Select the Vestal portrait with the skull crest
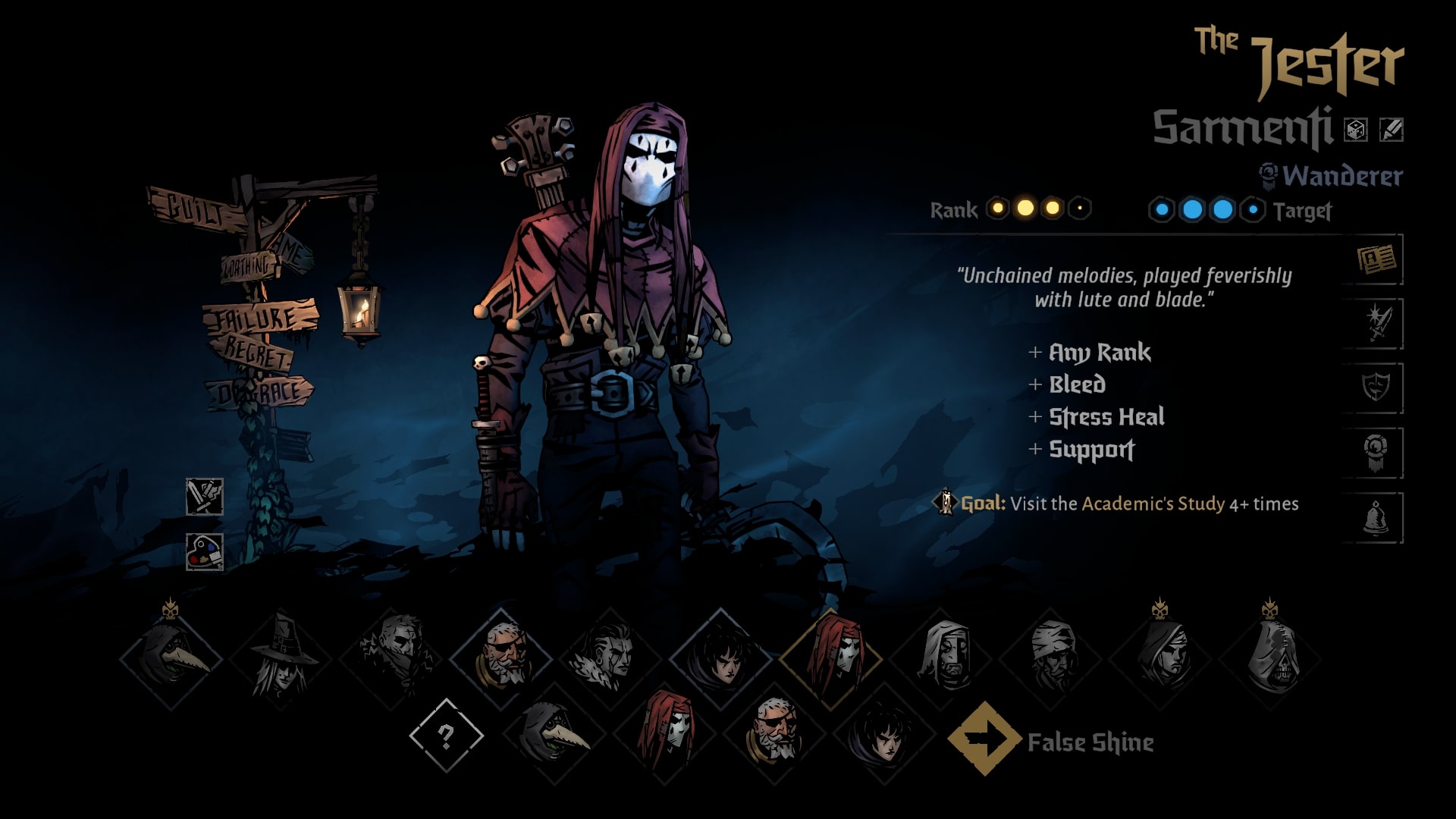The width and height of the screenshot is (1456, 819). [x=1161, y=658]
